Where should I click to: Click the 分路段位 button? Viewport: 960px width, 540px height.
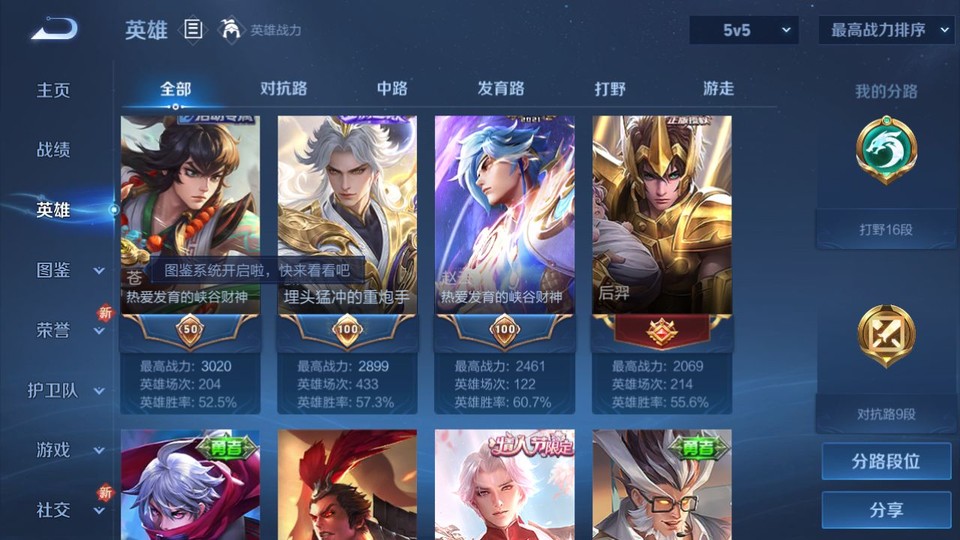click(x=886, y=462)
